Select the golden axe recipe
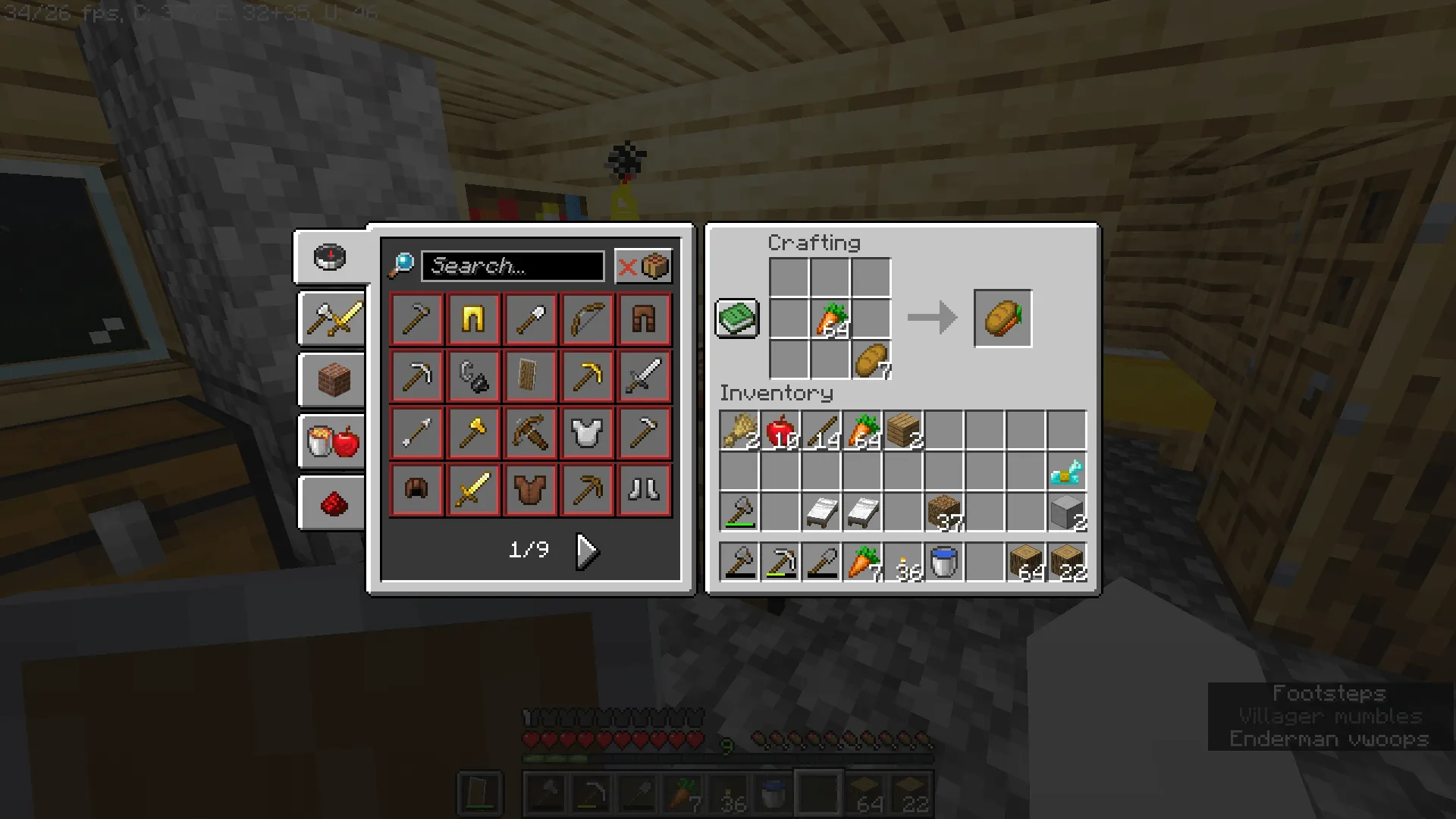Screen dimensions: 1456x819 coord(473,432)
